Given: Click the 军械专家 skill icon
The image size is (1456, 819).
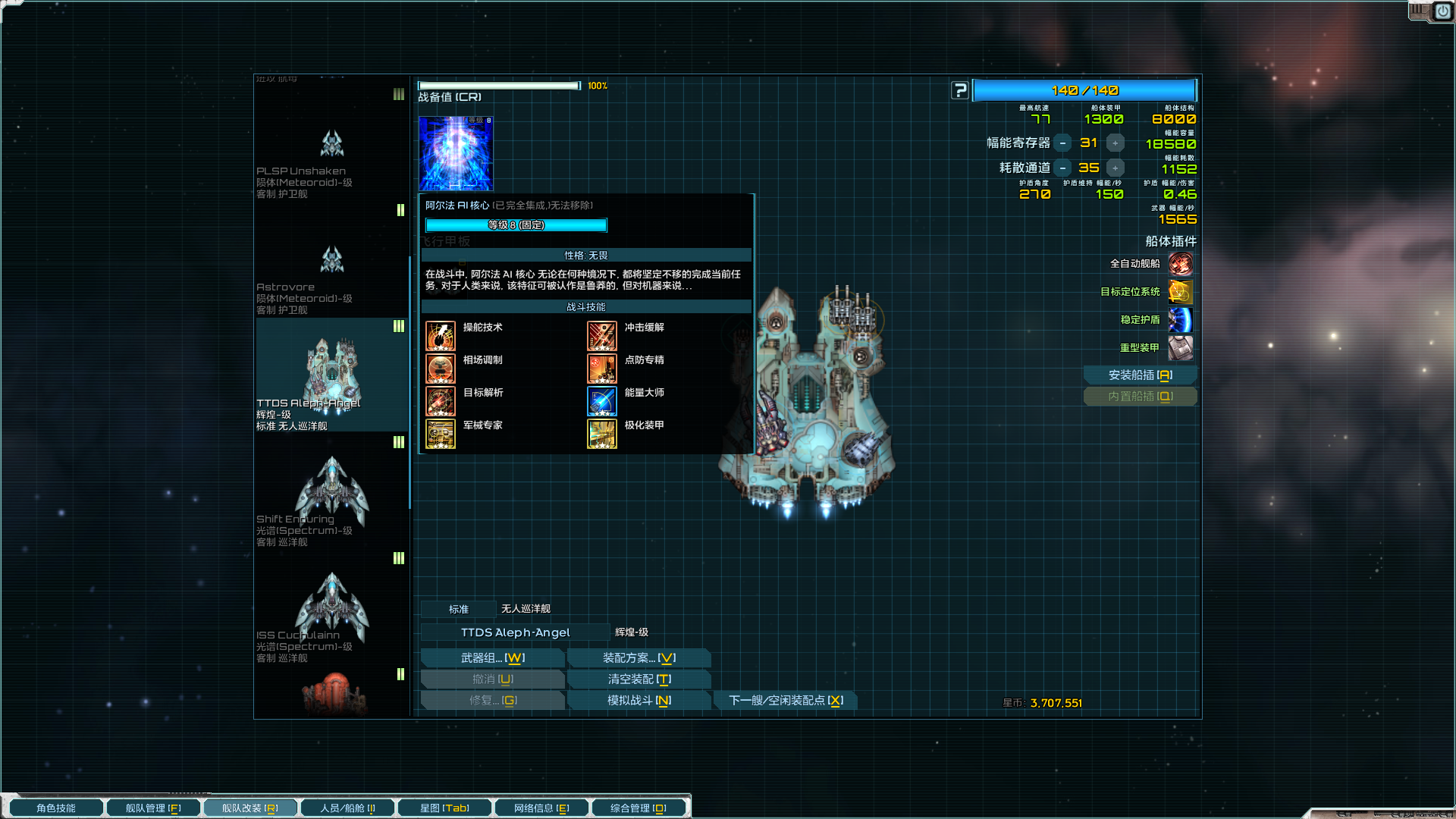Looking at the screenshot, I should pyautogui.click(x=441, y=434).
